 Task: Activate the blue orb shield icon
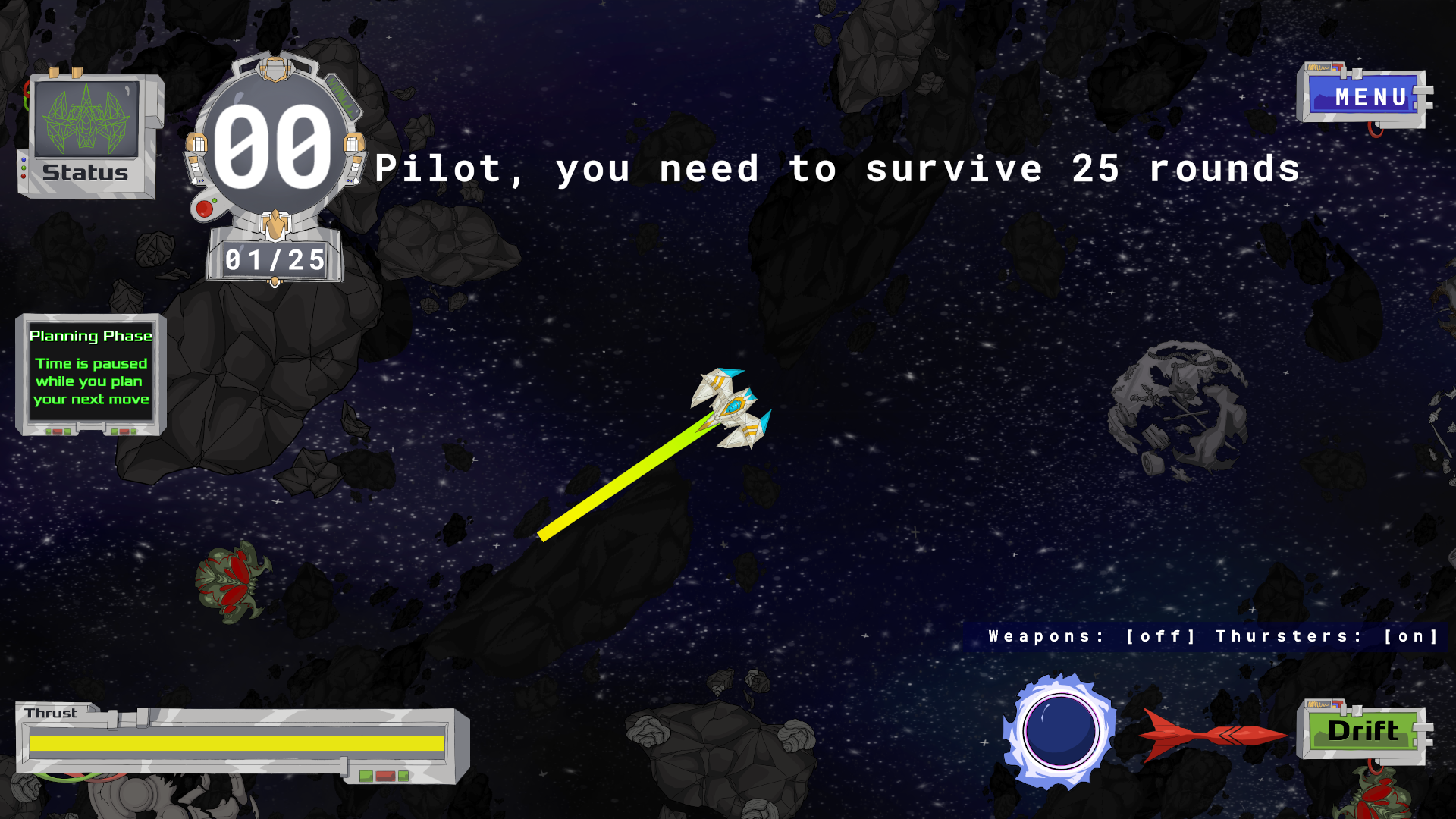[x=1060, y=732]
